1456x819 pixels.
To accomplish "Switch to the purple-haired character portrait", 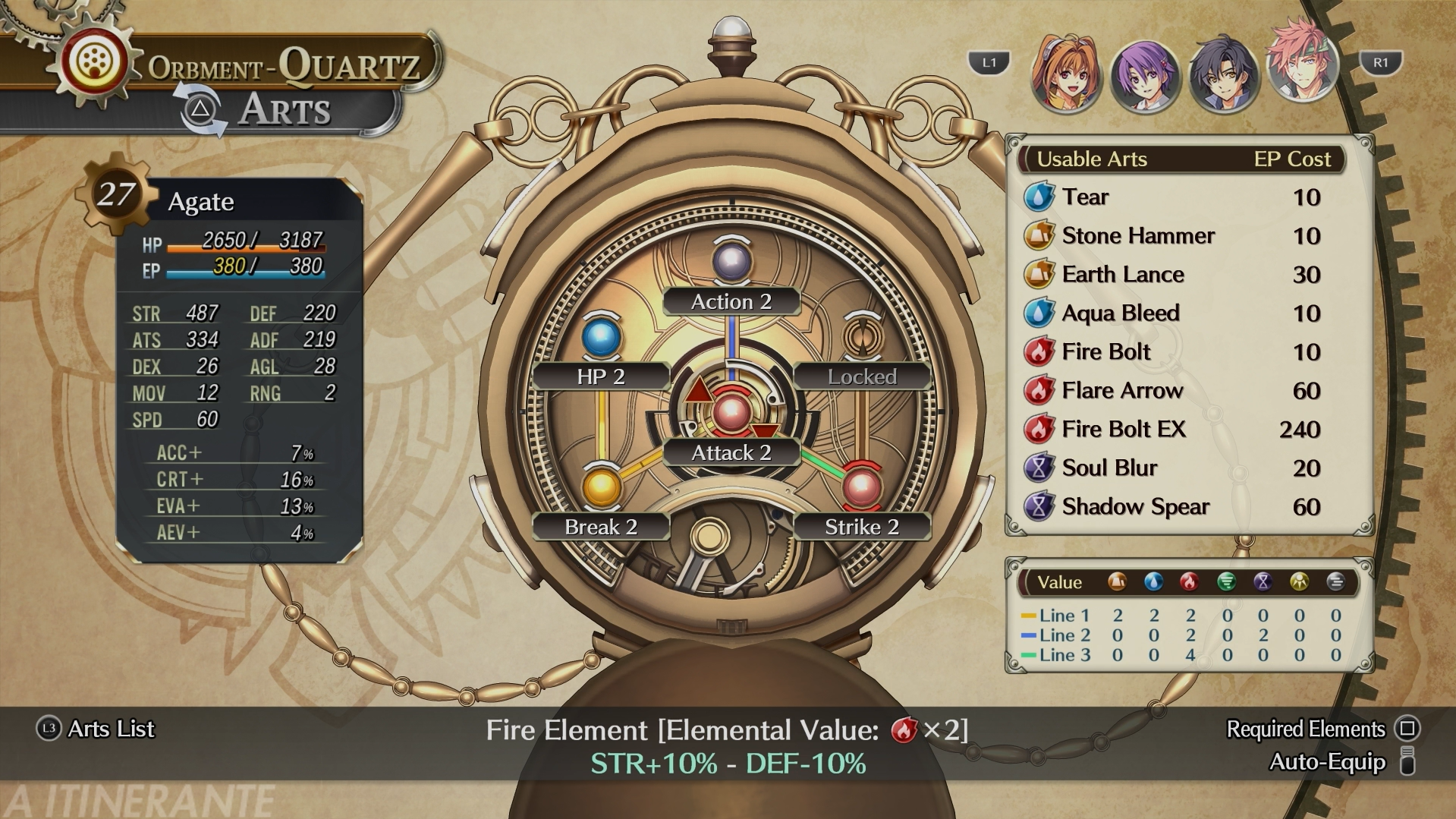I will pyautogui.click(x=1144, y=76).
